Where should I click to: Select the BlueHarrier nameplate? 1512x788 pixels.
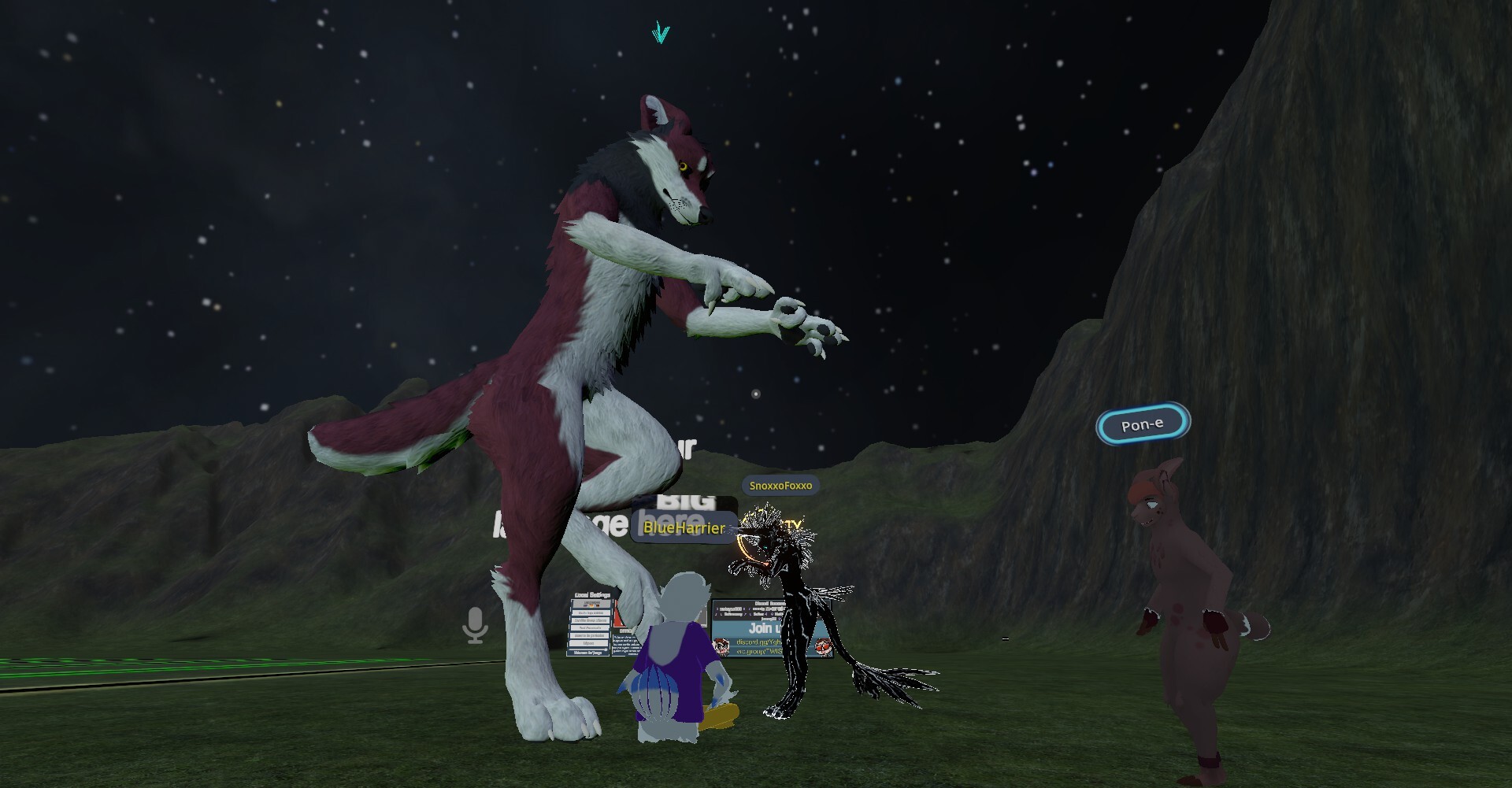coord(684,527)
